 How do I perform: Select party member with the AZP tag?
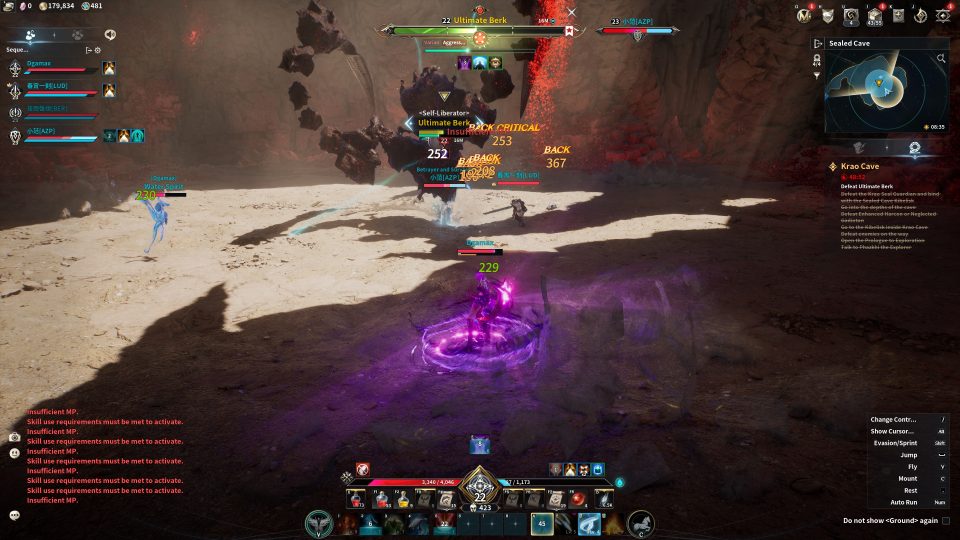tap(55, 134)
